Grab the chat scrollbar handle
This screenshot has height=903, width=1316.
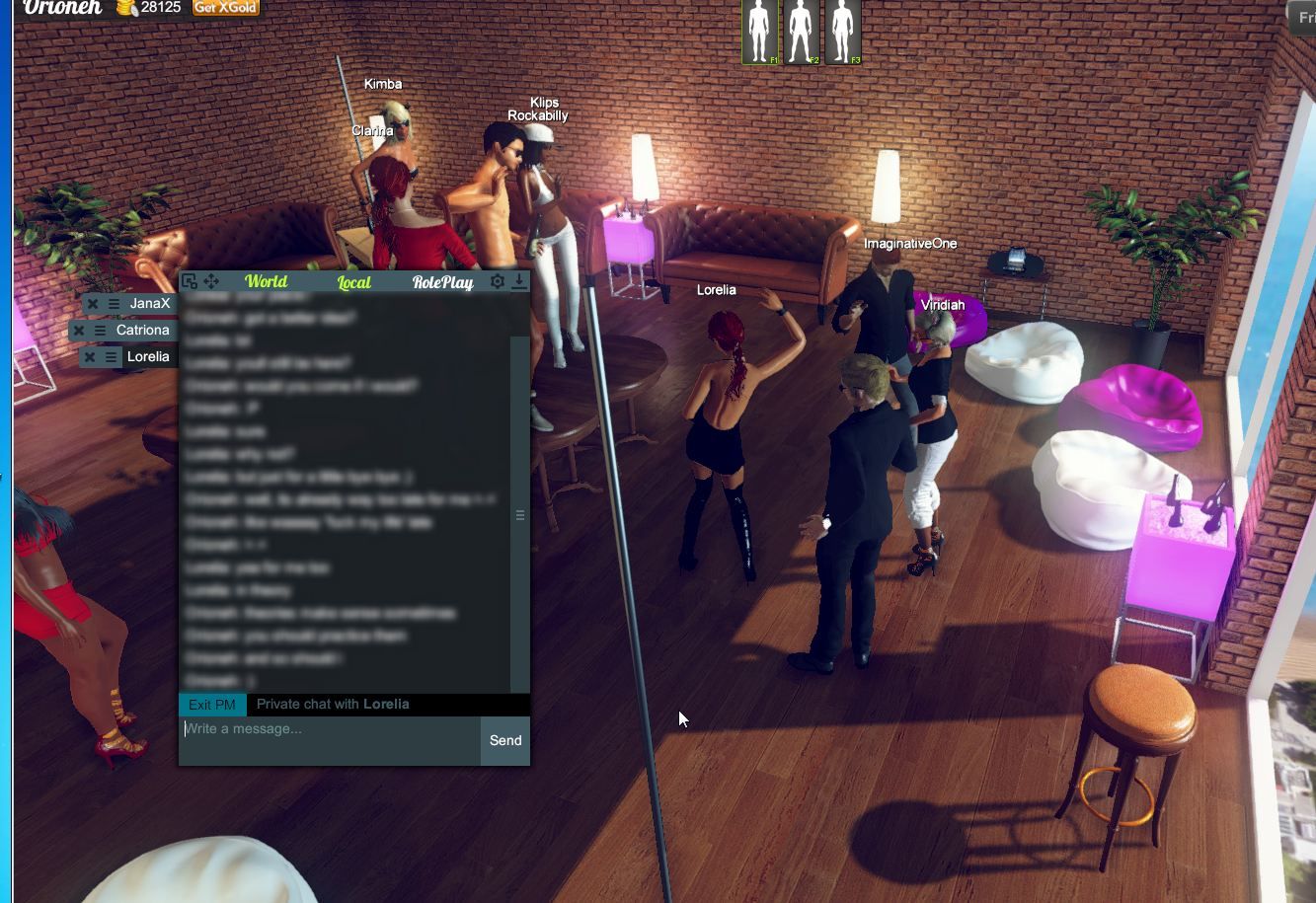520,515
